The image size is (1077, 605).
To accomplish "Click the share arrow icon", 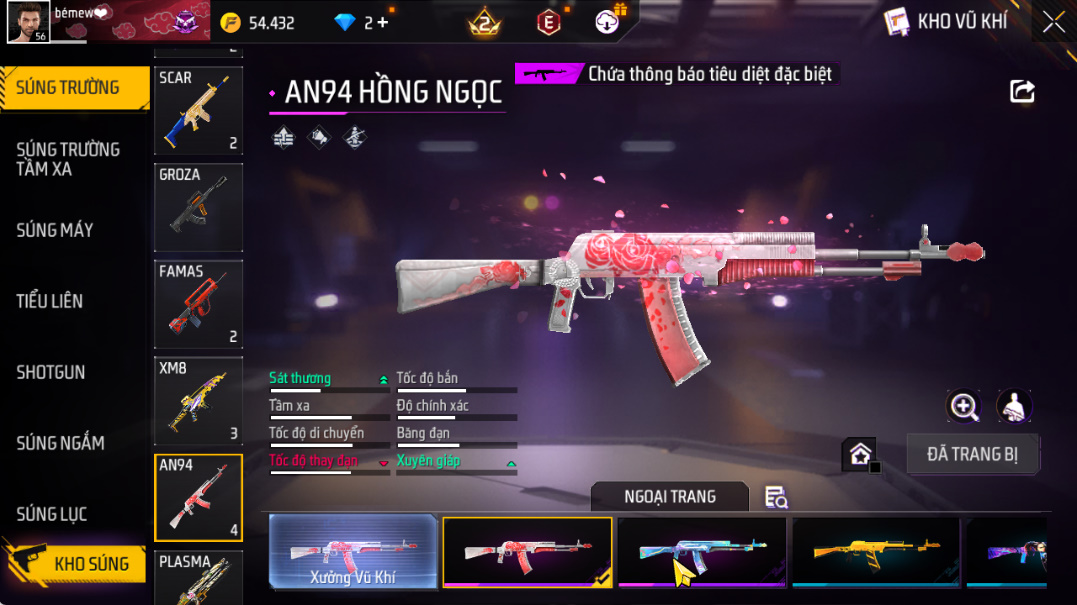I will click(x=1022, y=92).
